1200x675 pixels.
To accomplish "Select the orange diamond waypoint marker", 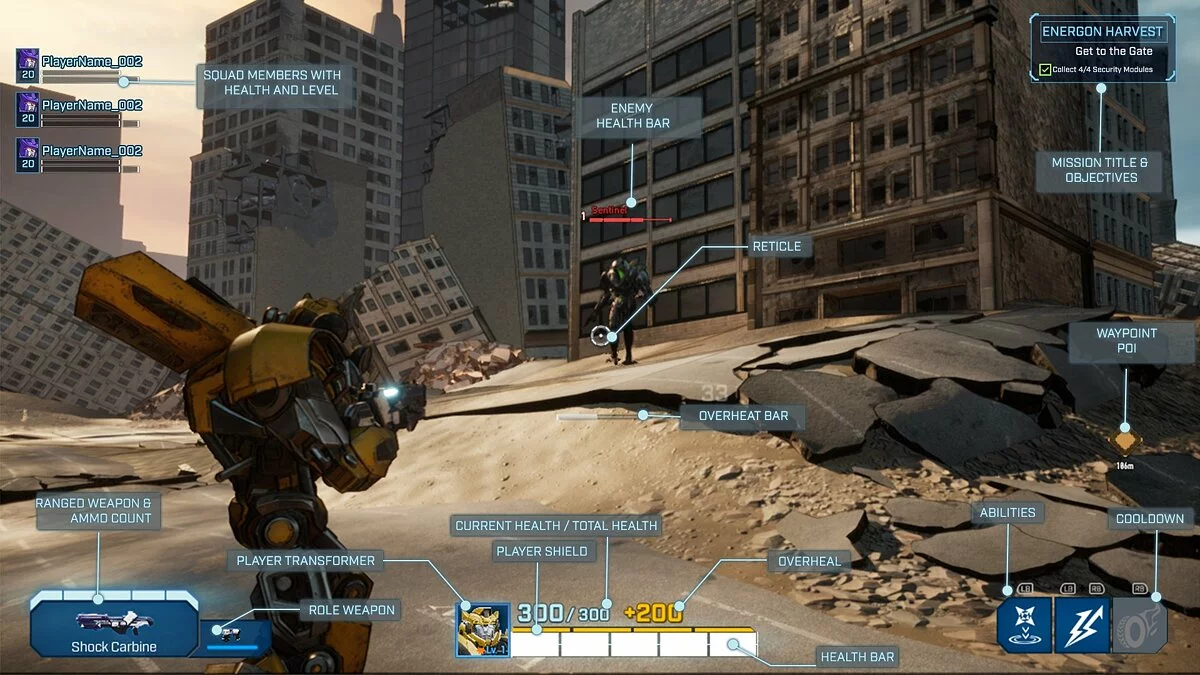I will (1126, 440).
